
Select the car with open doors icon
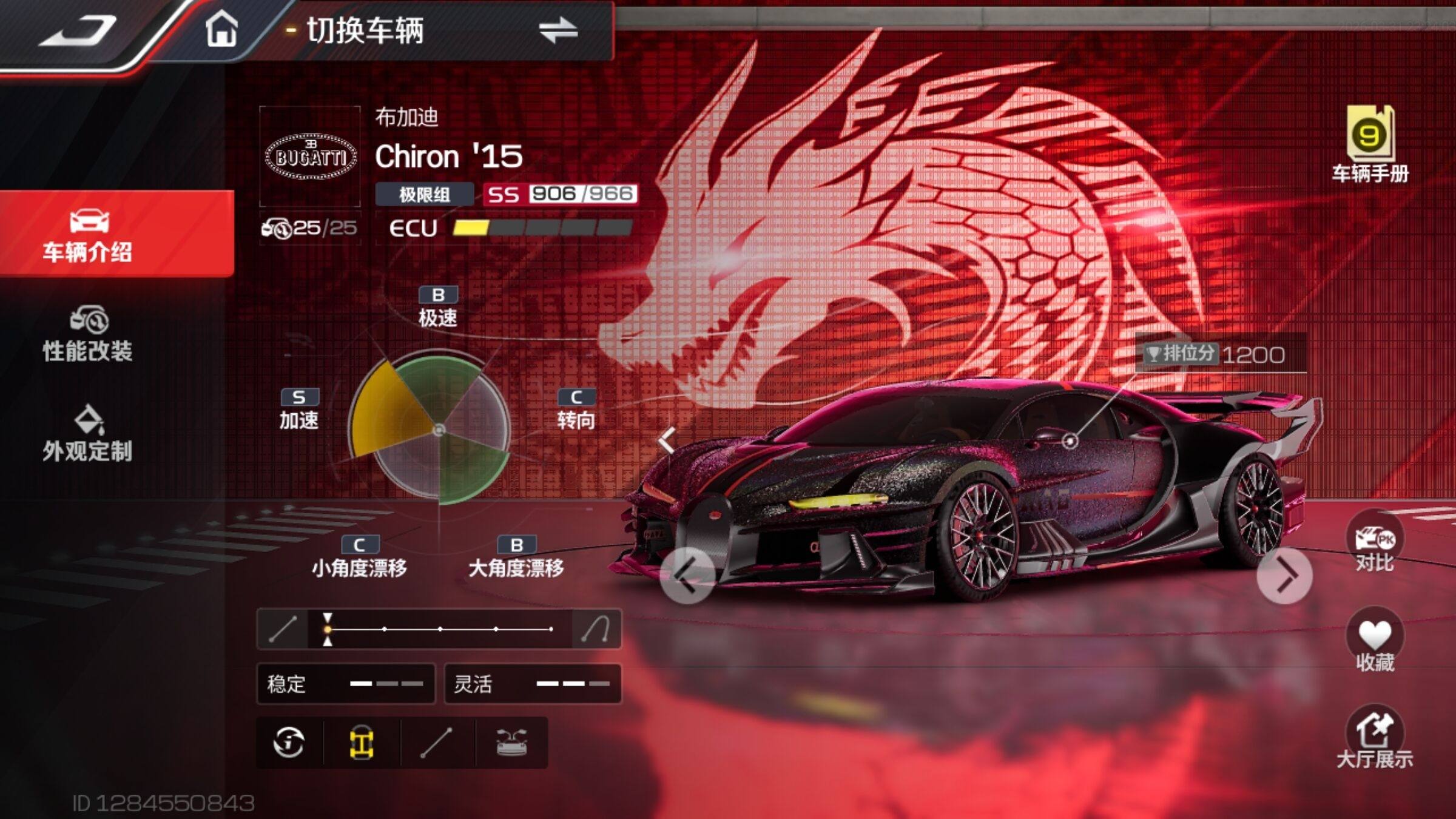click(x=511, y=742)
